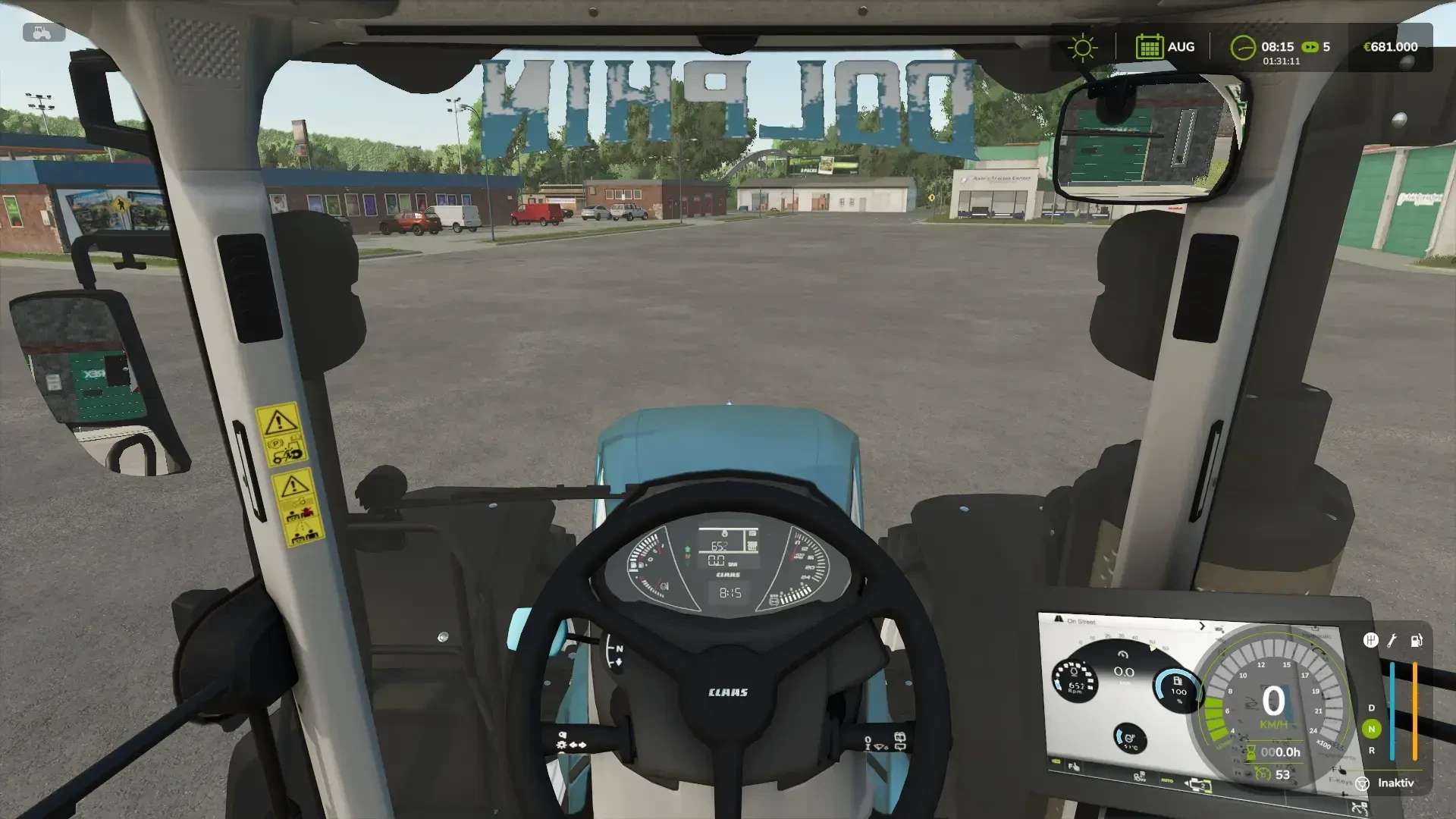Toggle the Inaktiv steering assist indicator
1456x819 pixels.
[x=1363, y=783]
